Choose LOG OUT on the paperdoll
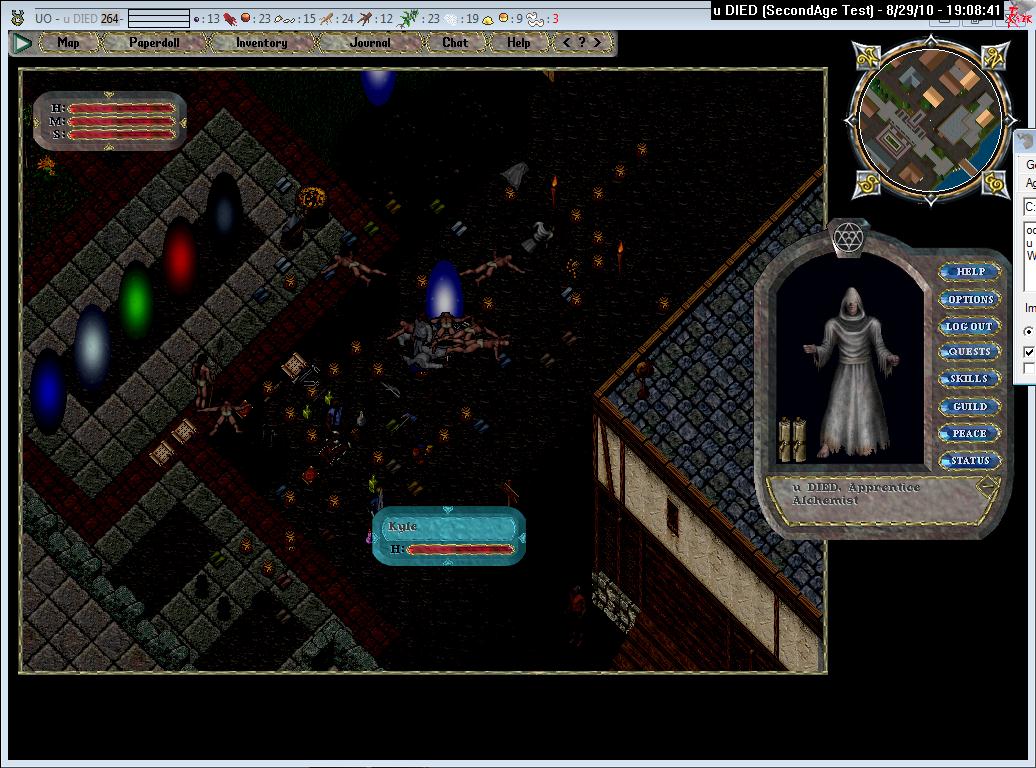 970,326
